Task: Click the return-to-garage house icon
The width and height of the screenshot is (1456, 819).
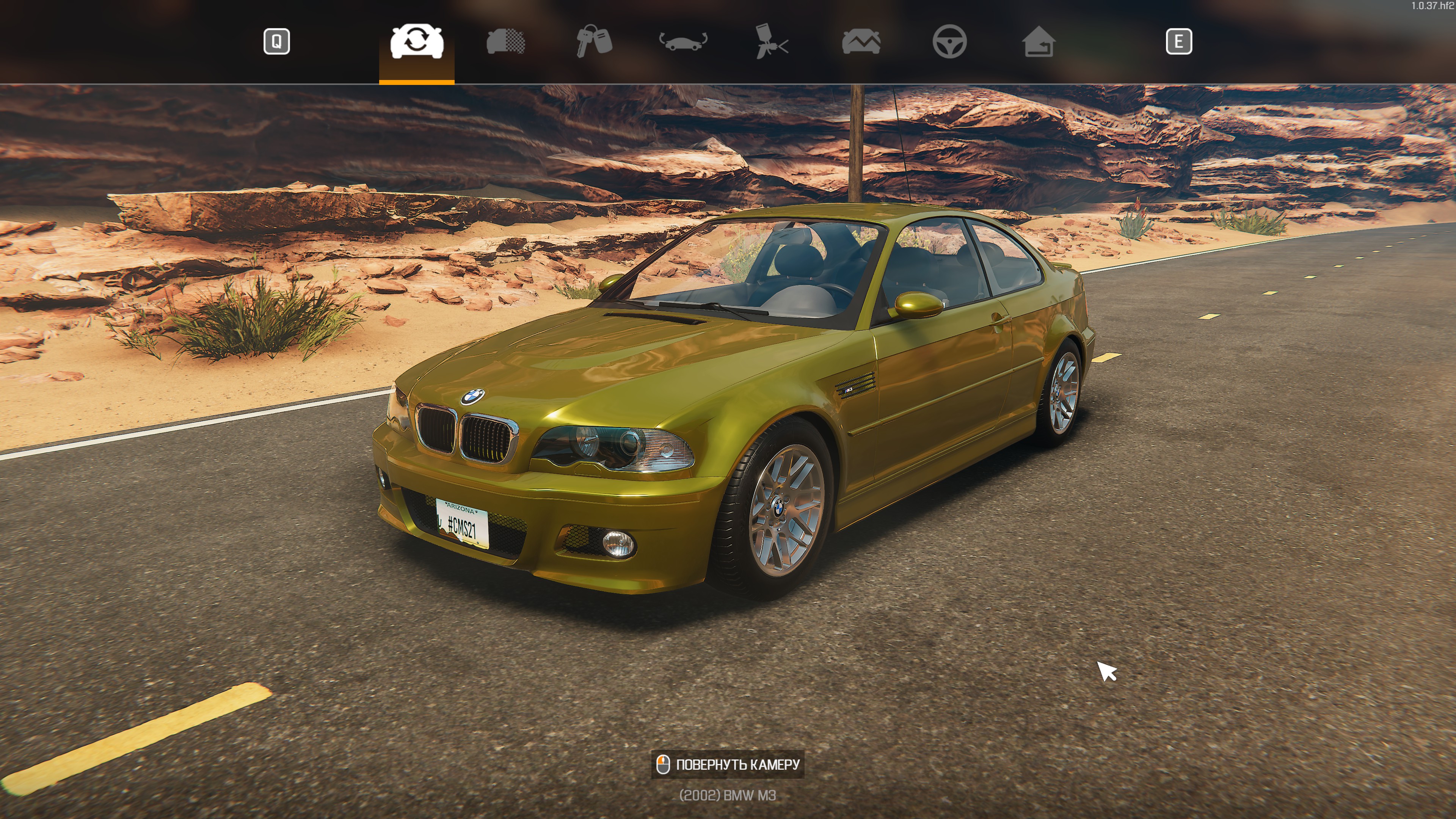Action: pos(1038,42)
